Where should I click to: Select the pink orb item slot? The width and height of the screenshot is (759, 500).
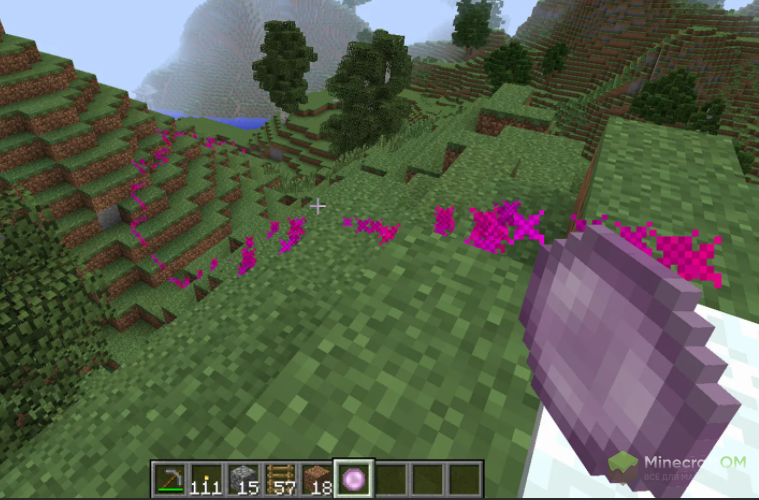(x=352, y=477)
